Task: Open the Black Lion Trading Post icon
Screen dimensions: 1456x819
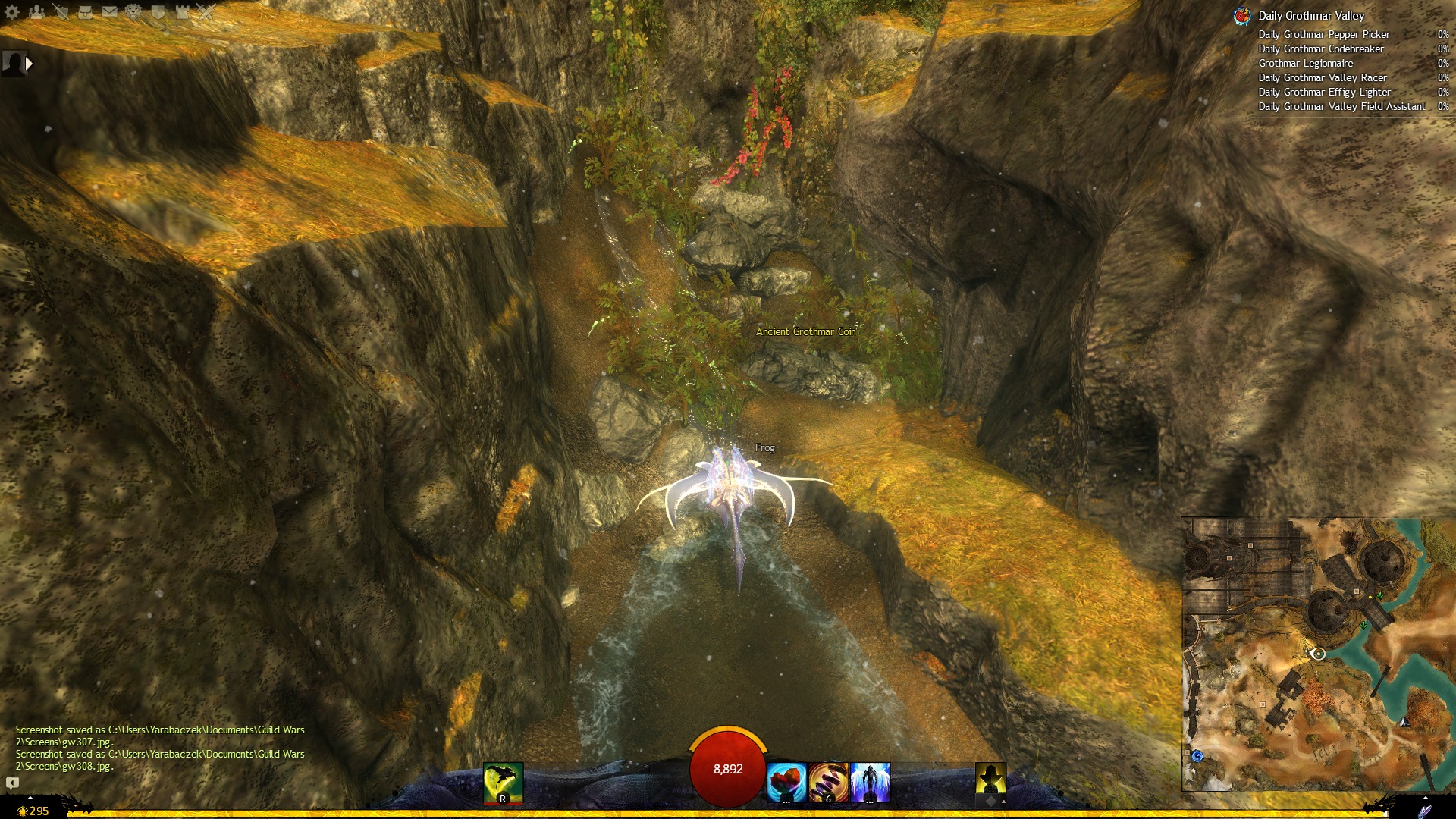Action: click(x=133, y=11)
